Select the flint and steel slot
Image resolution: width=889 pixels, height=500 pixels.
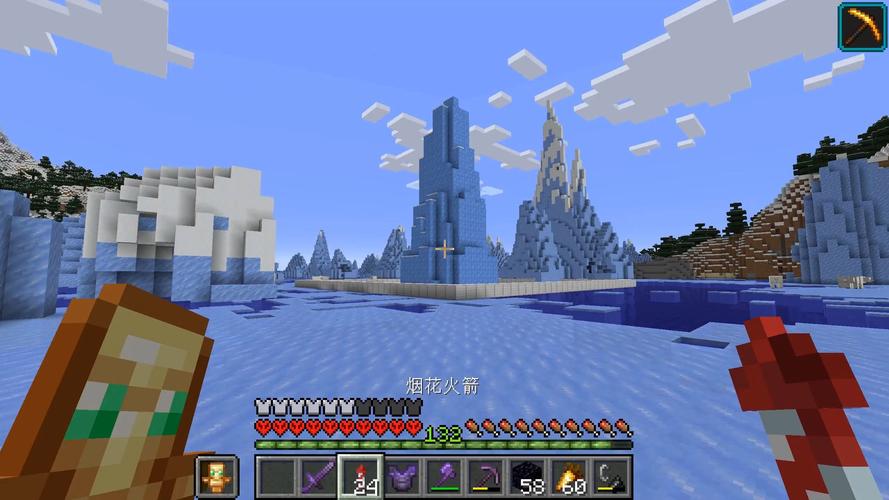(611, 475)
